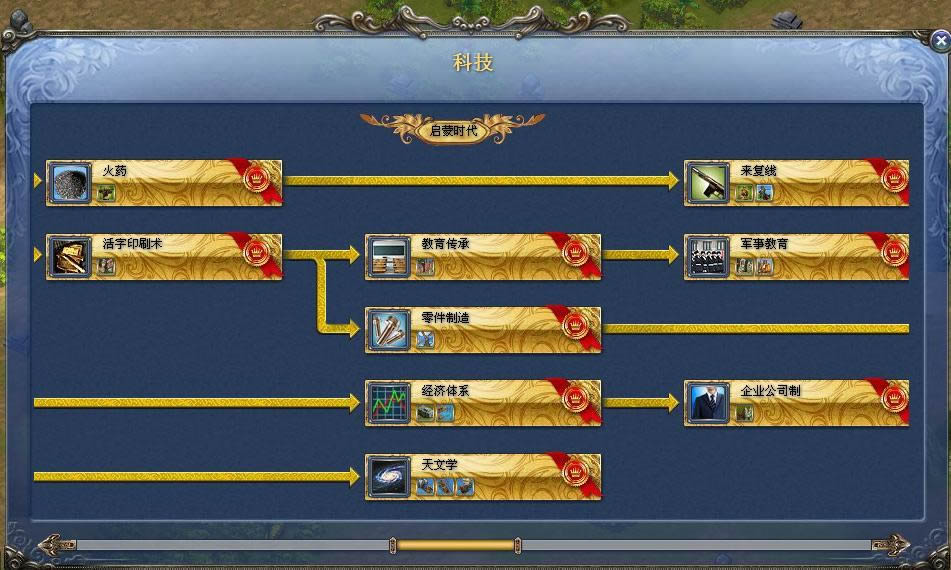Select the 经济体系 economic system technology

[x=483, y=402]
